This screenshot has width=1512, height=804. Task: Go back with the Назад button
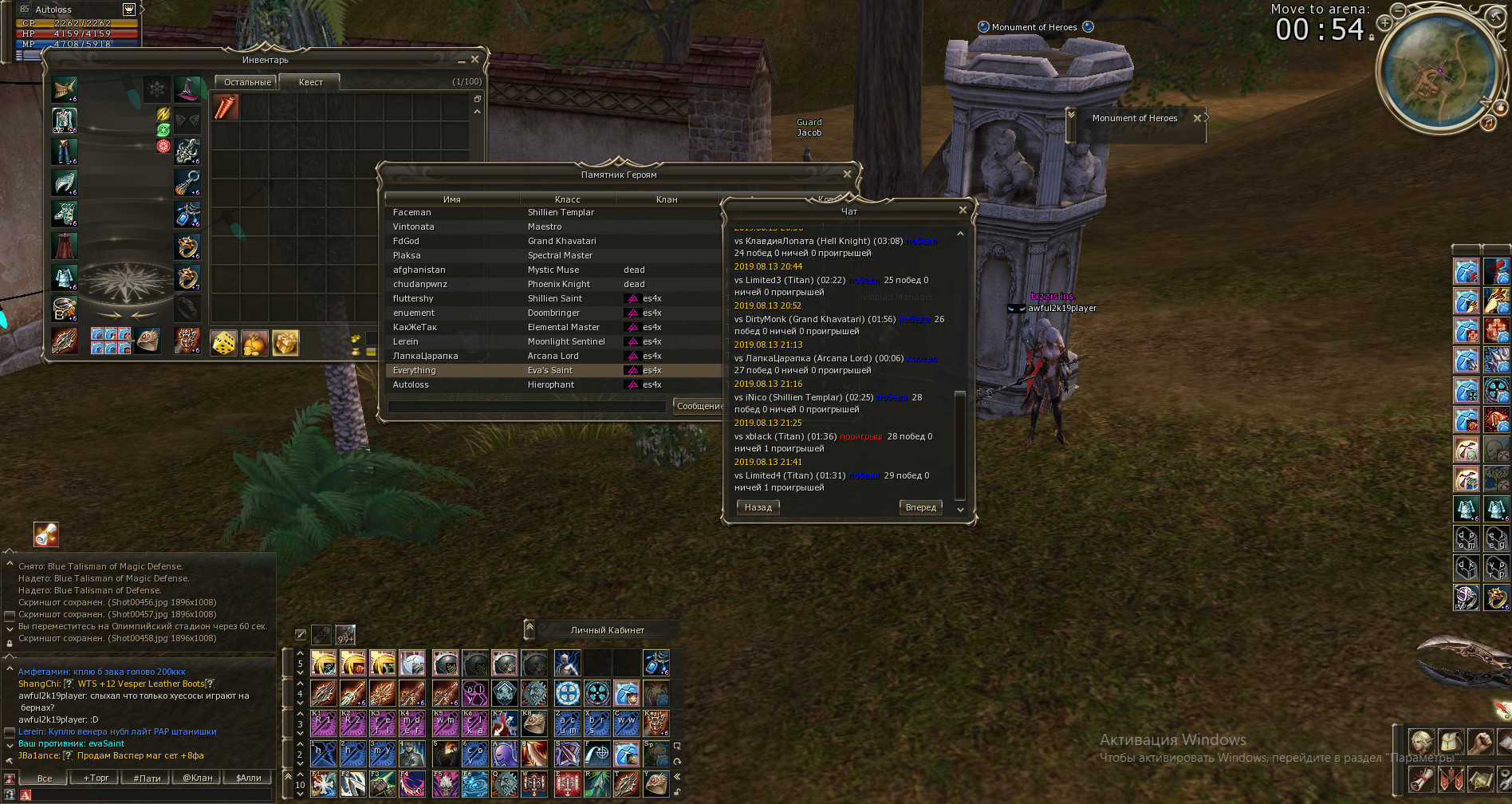[758, 507]
